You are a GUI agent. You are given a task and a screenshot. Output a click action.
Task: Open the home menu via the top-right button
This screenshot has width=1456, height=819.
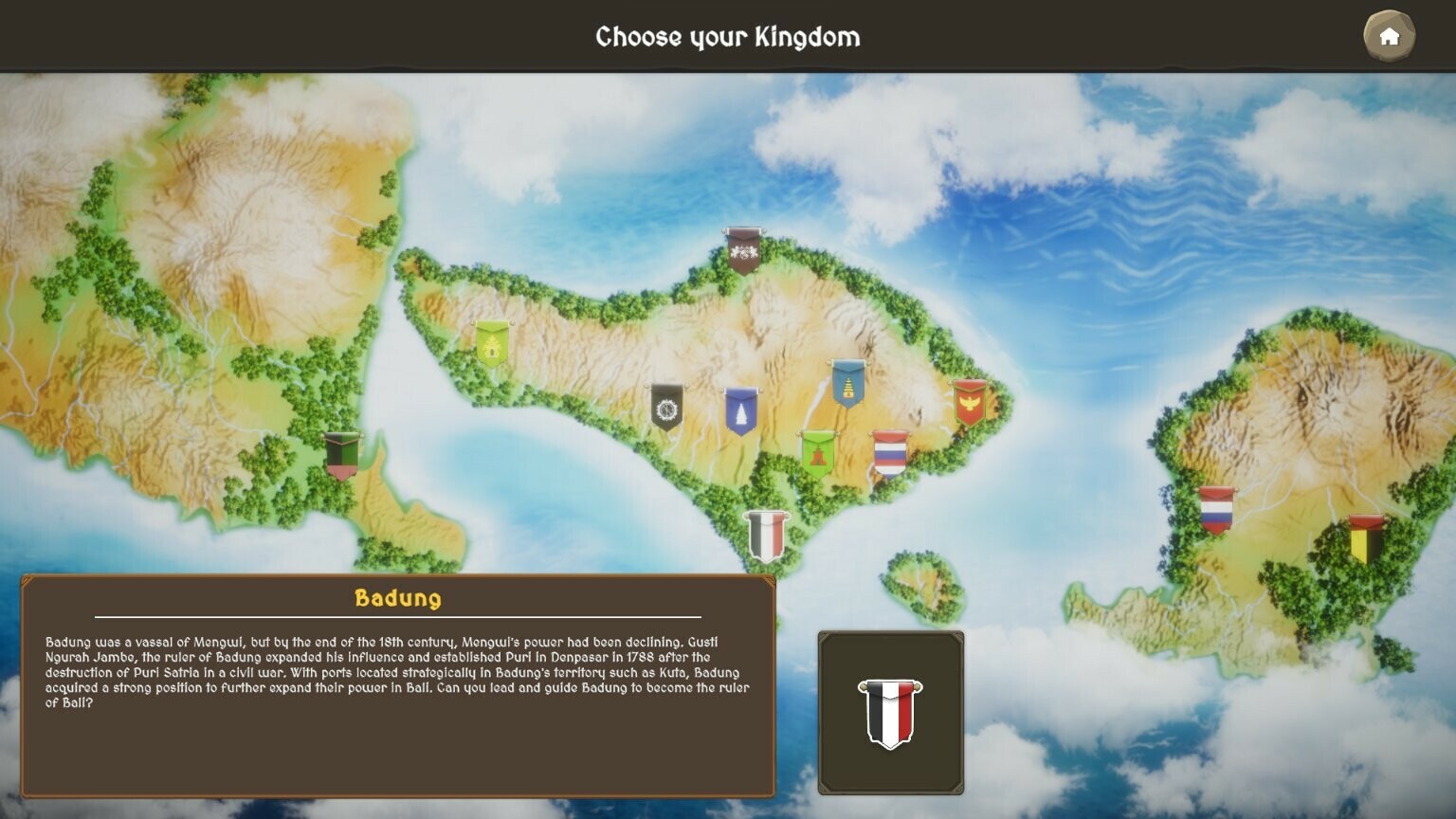point(1388,35)
